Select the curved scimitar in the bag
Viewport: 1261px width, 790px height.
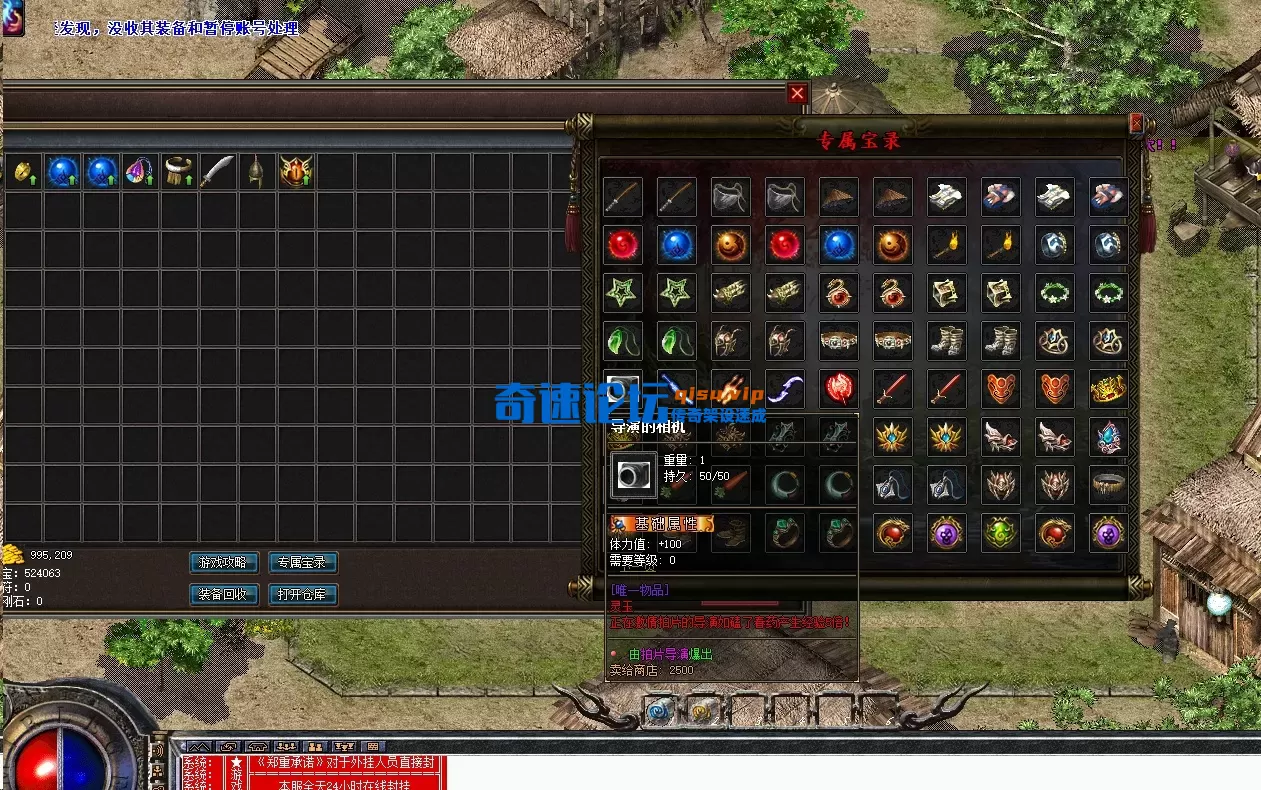tap(217, 172)
